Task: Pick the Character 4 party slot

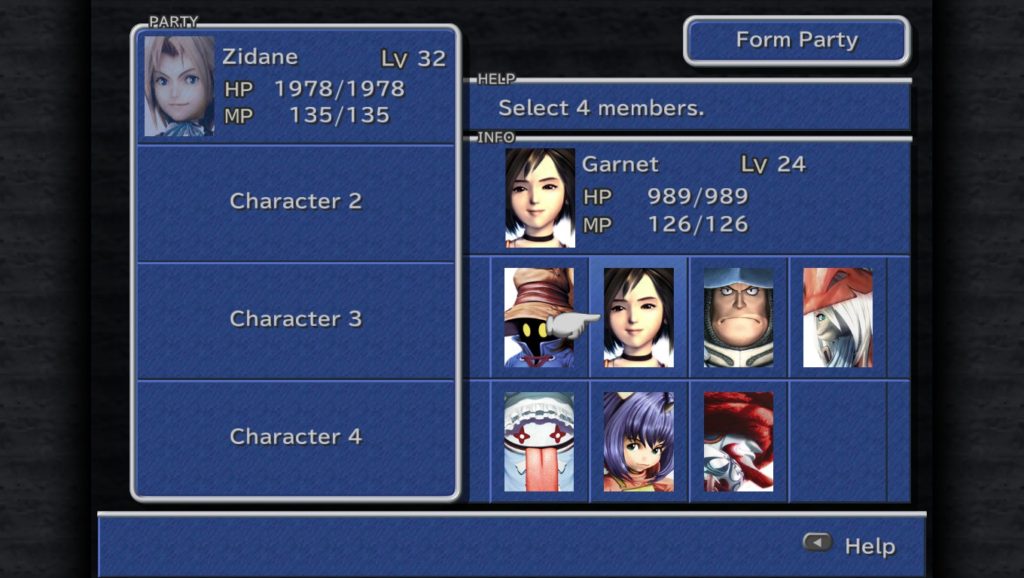Action: tap(296, 437)
